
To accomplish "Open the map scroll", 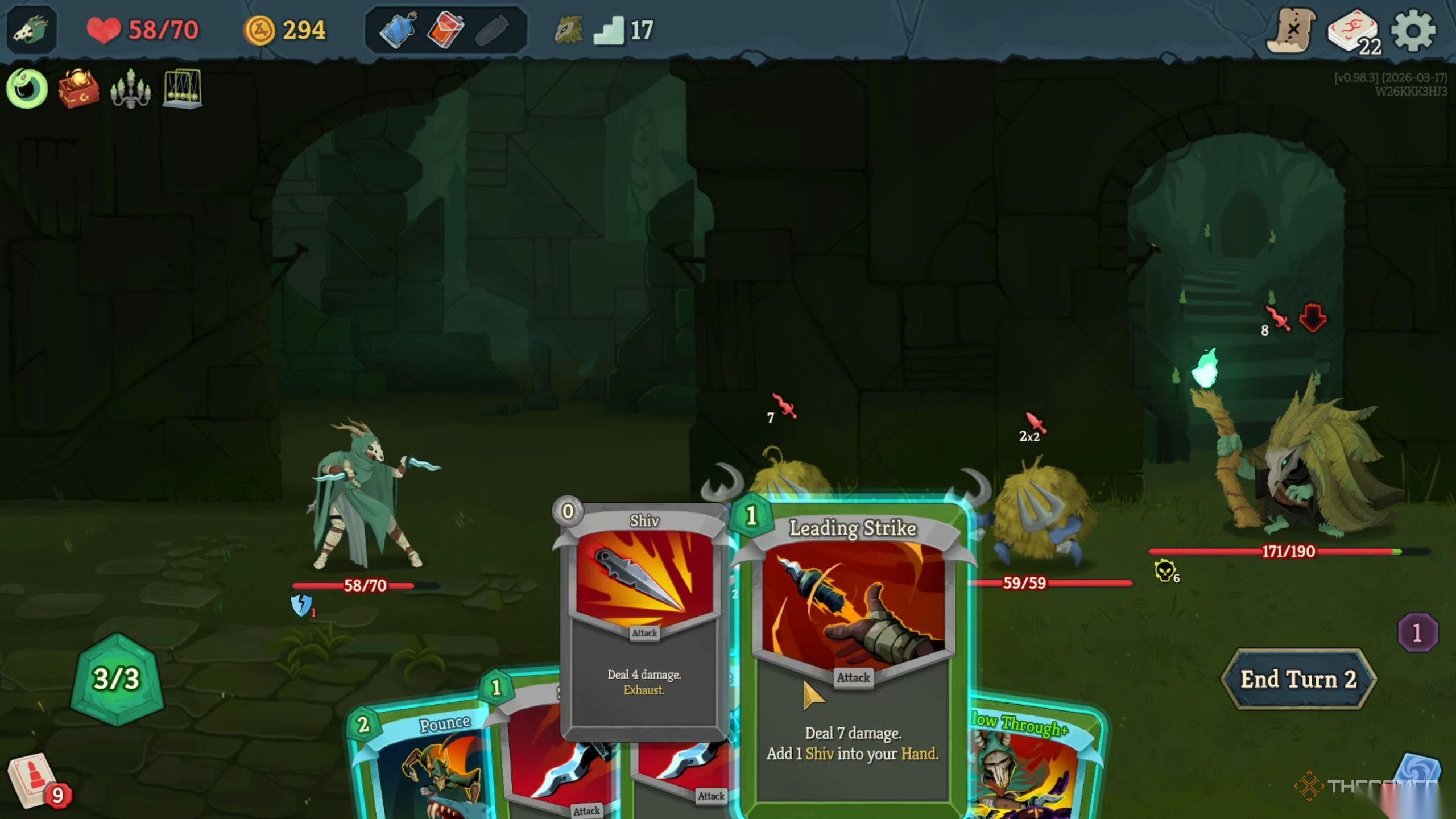I will click(x=1290, y=31).
